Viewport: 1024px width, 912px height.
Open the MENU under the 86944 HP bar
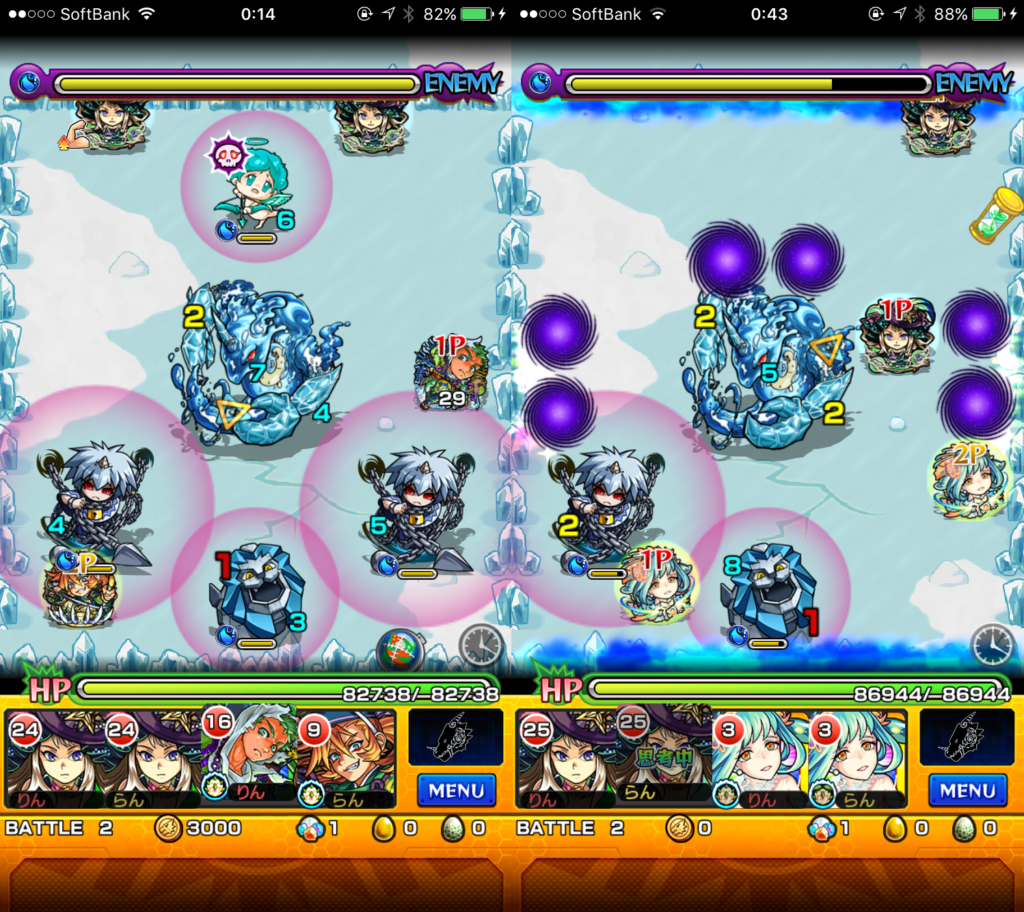(967, 790)
